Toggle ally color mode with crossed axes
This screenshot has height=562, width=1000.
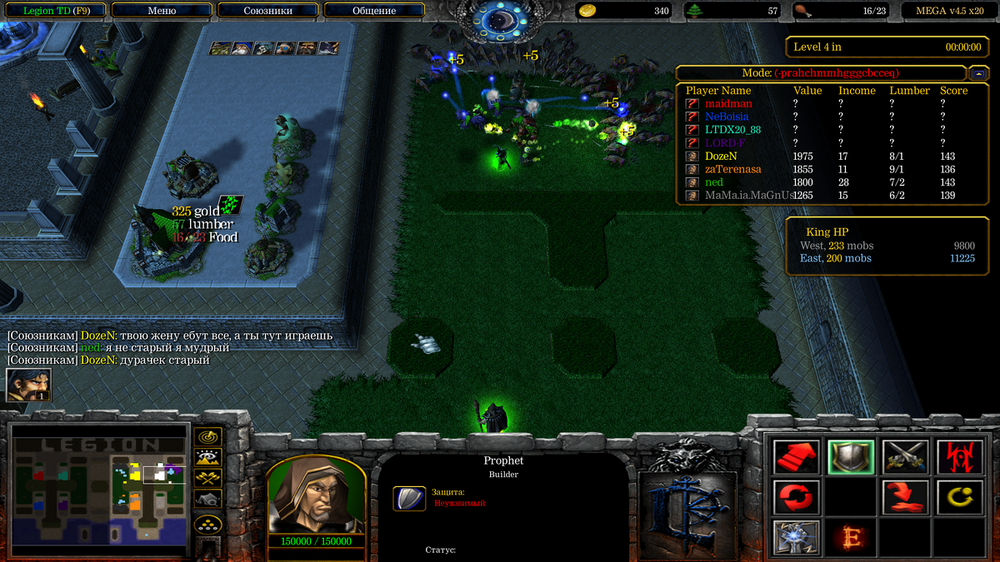point(208,479)
